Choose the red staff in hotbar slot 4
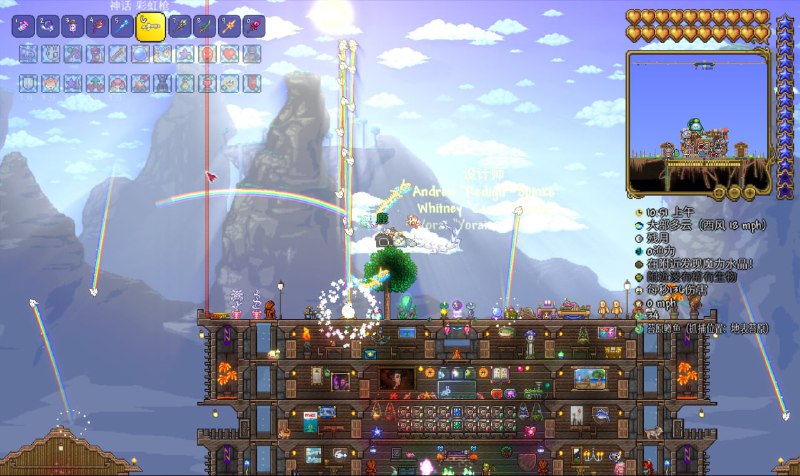 (98, 26)
